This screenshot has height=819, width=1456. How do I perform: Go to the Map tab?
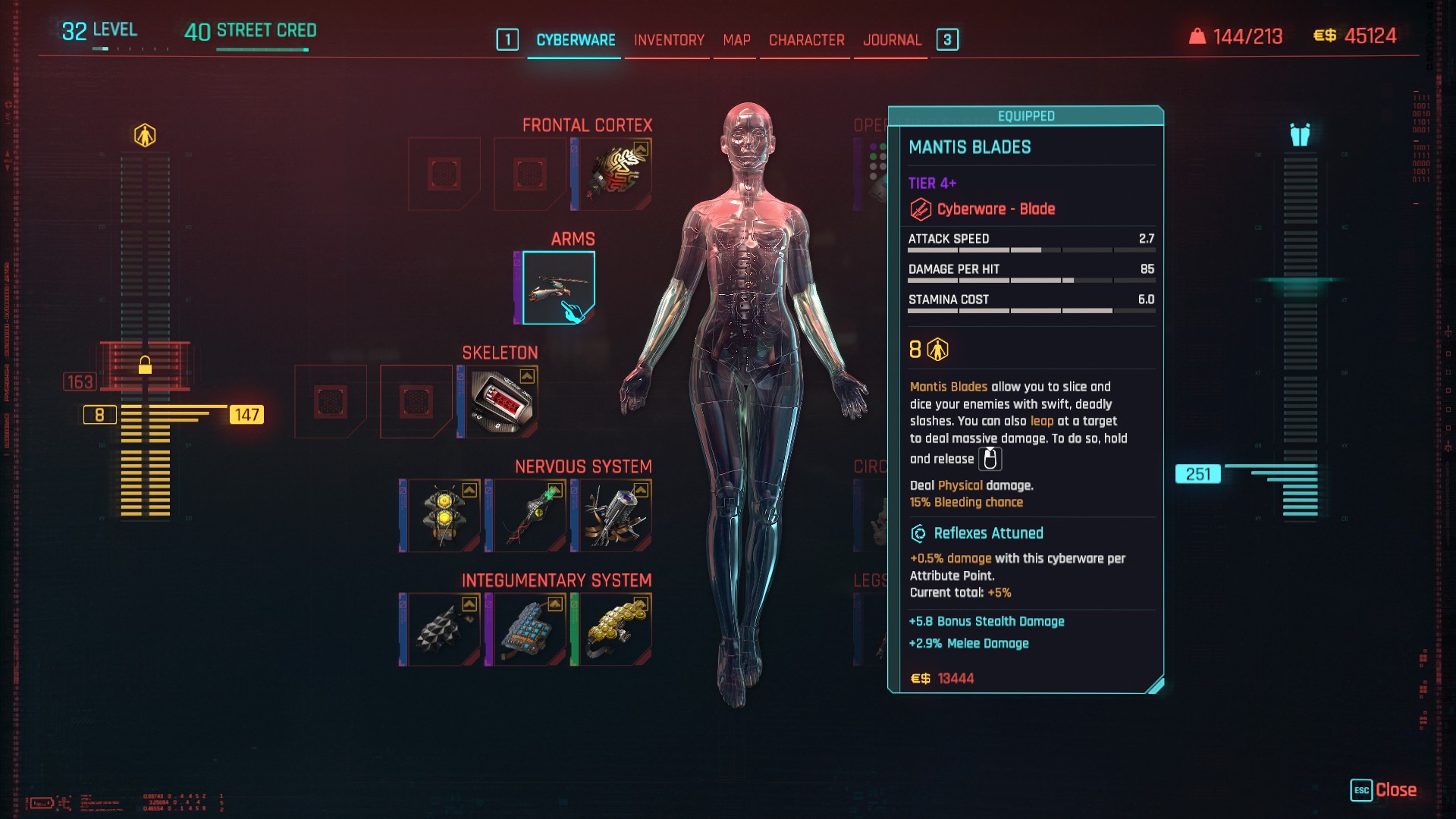tap(736, 40)
